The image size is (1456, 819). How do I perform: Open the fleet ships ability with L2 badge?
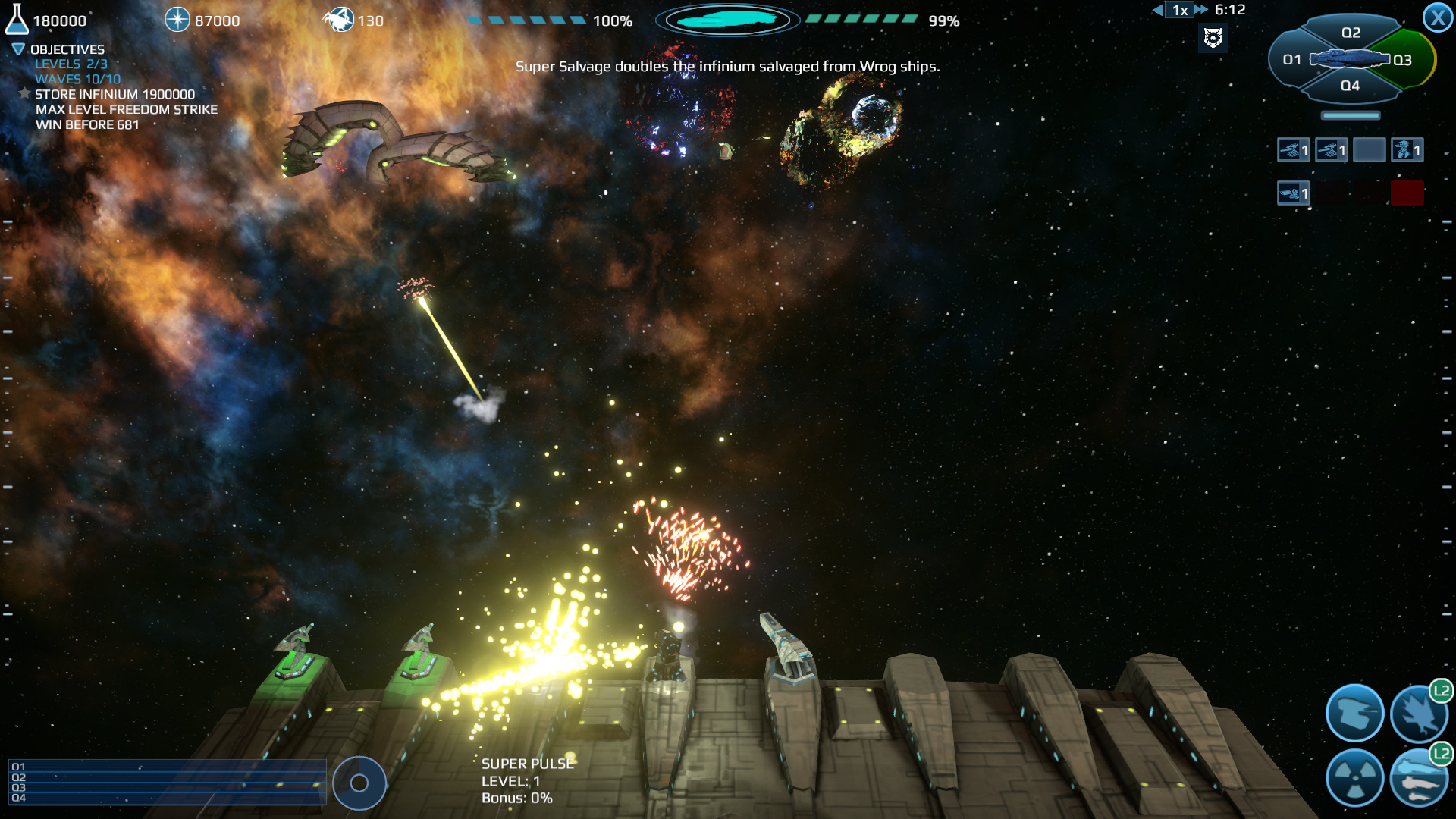pos(1420,777)
